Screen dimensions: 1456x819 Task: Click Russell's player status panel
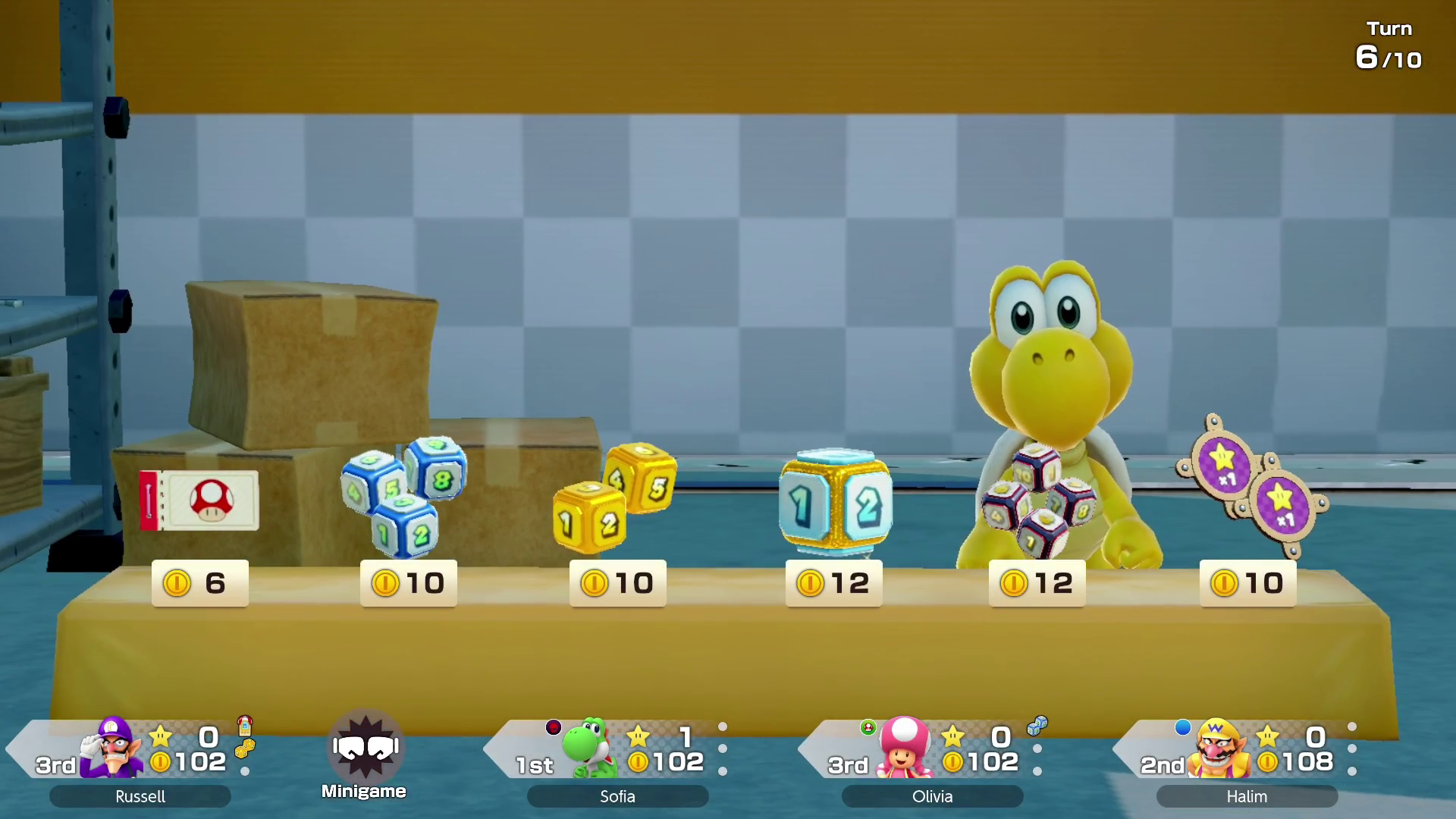tap(140, 758)
